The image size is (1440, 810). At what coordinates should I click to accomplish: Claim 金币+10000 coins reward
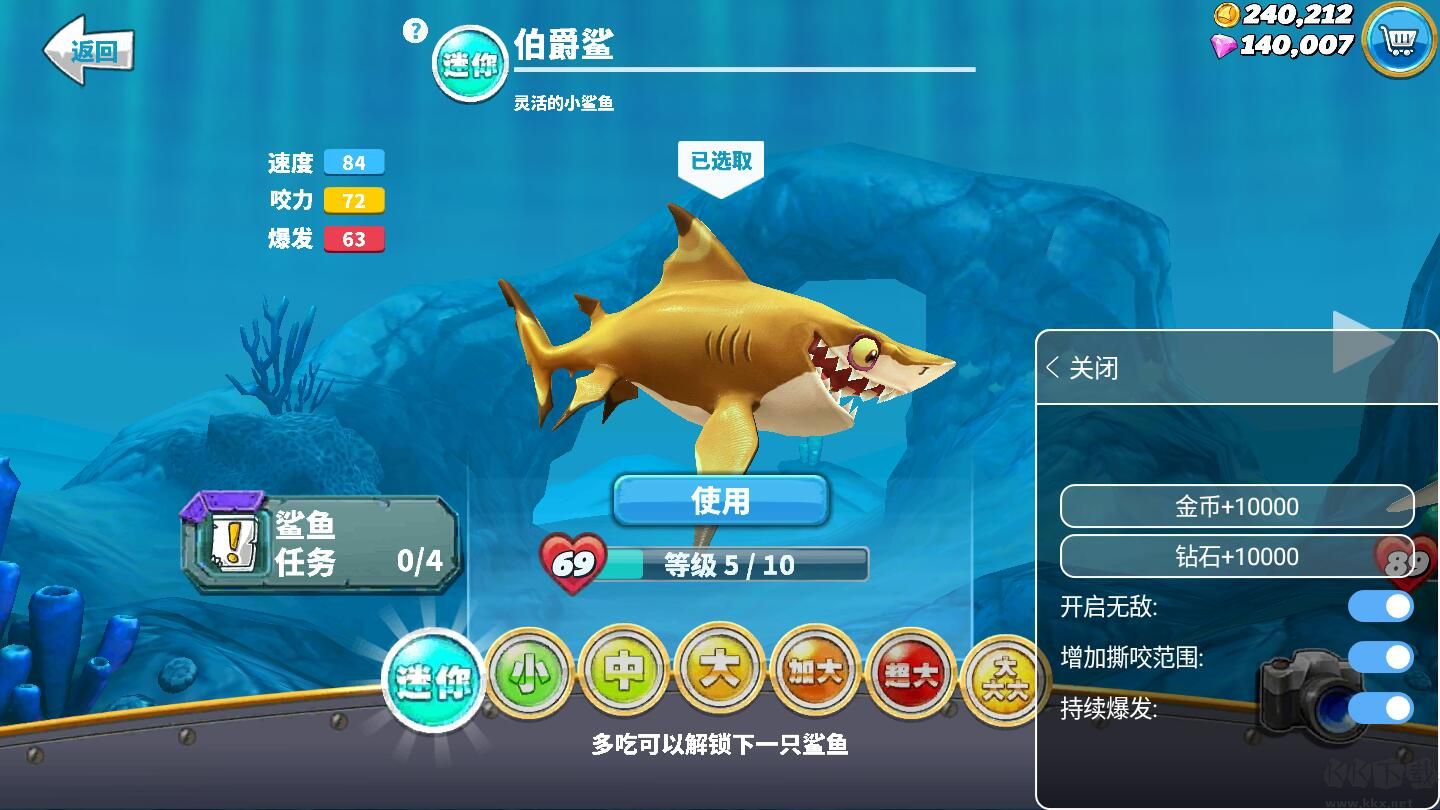tap(1237, 506)
